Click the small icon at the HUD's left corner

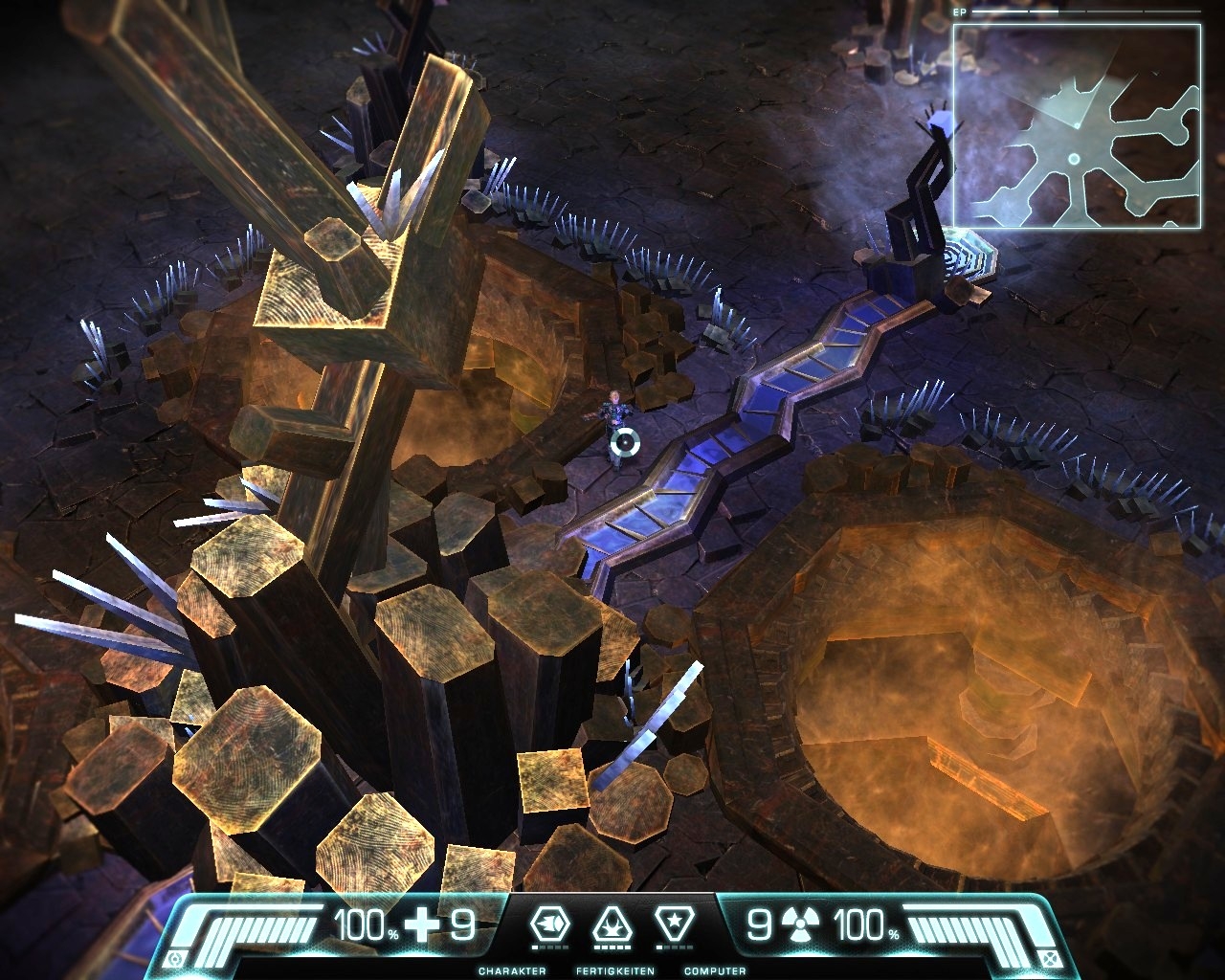point(175,959)
